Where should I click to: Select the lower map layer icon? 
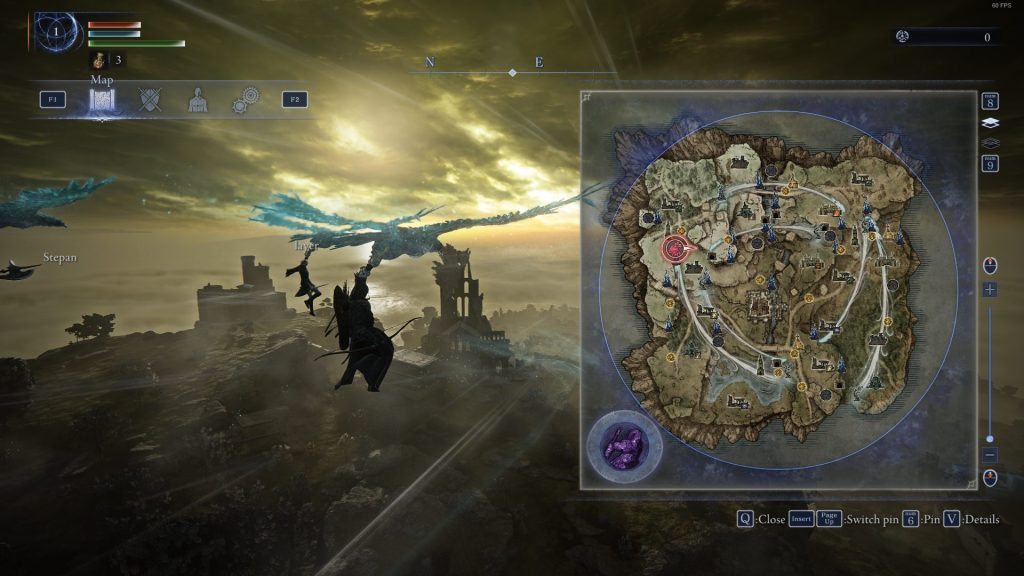click(x=990, y=142)
